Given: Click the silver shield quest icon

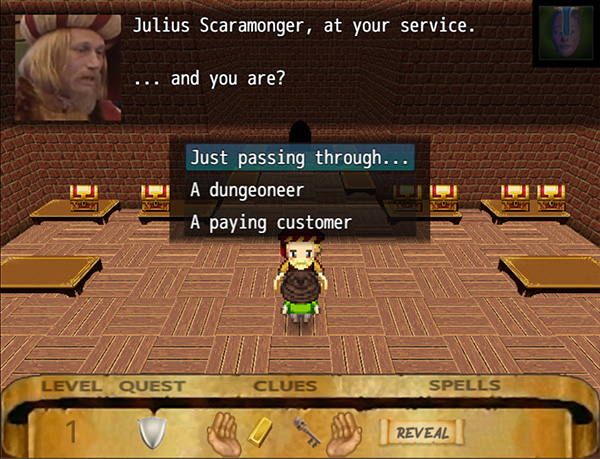Looking at the screenshot, I should click(x=150, y=432).
